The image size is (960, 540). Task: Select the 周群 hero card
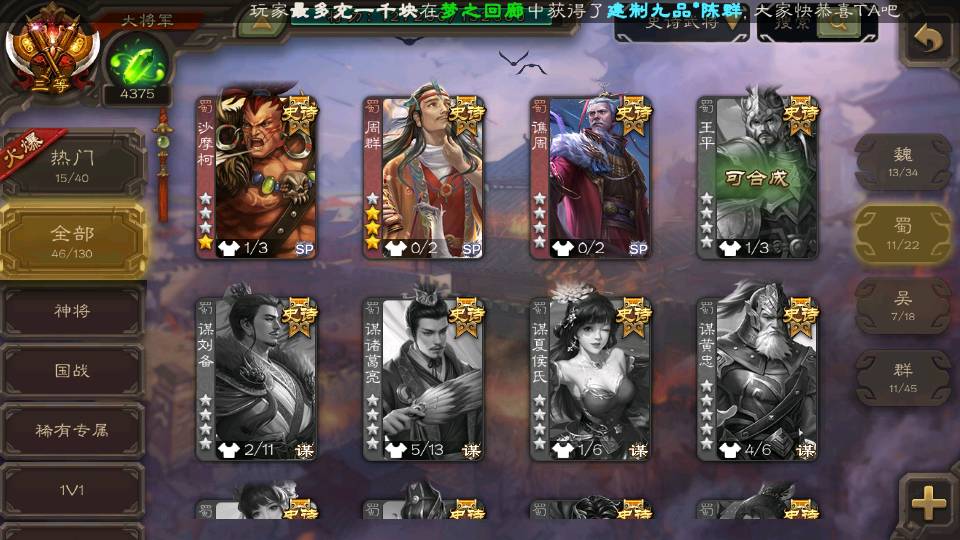(424, 177)
